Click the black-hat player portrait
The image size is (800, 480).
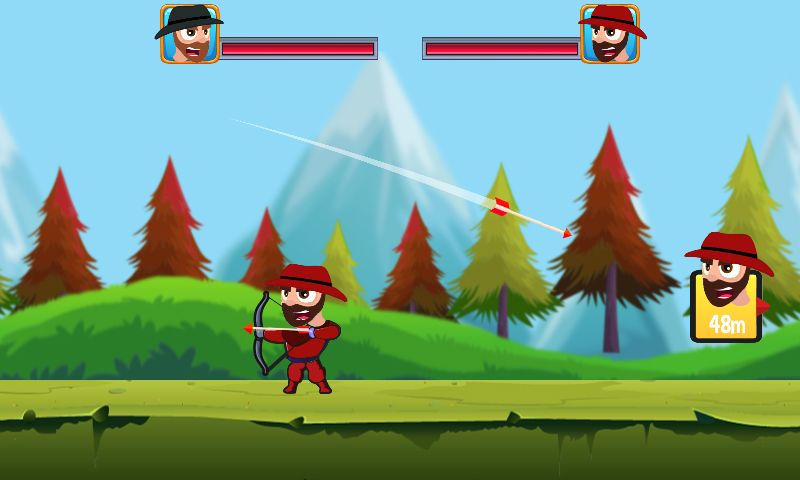pyautogui.click(x=189, y=35)
